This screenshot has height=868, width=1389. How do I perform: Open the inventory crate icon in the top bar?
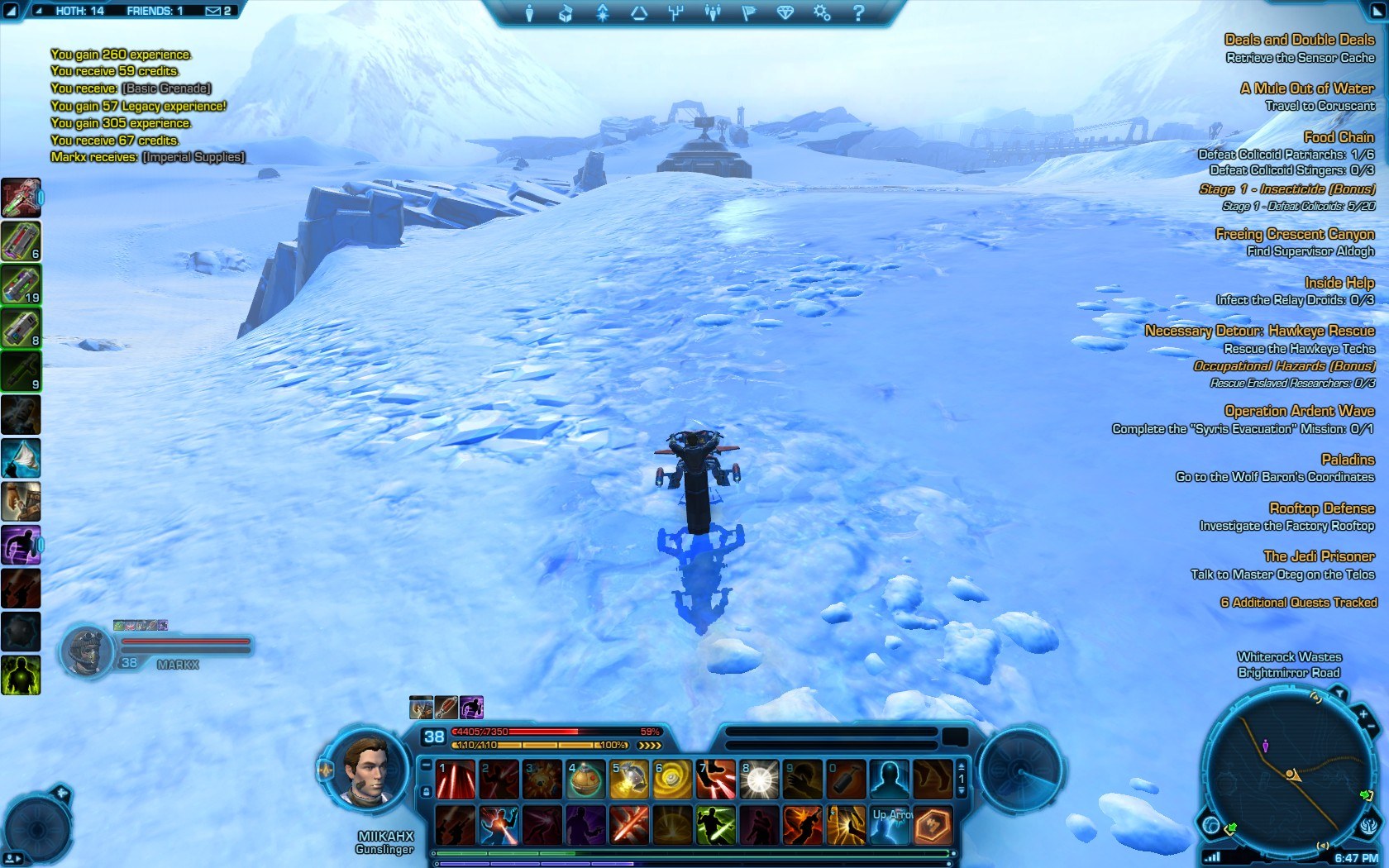566,13
